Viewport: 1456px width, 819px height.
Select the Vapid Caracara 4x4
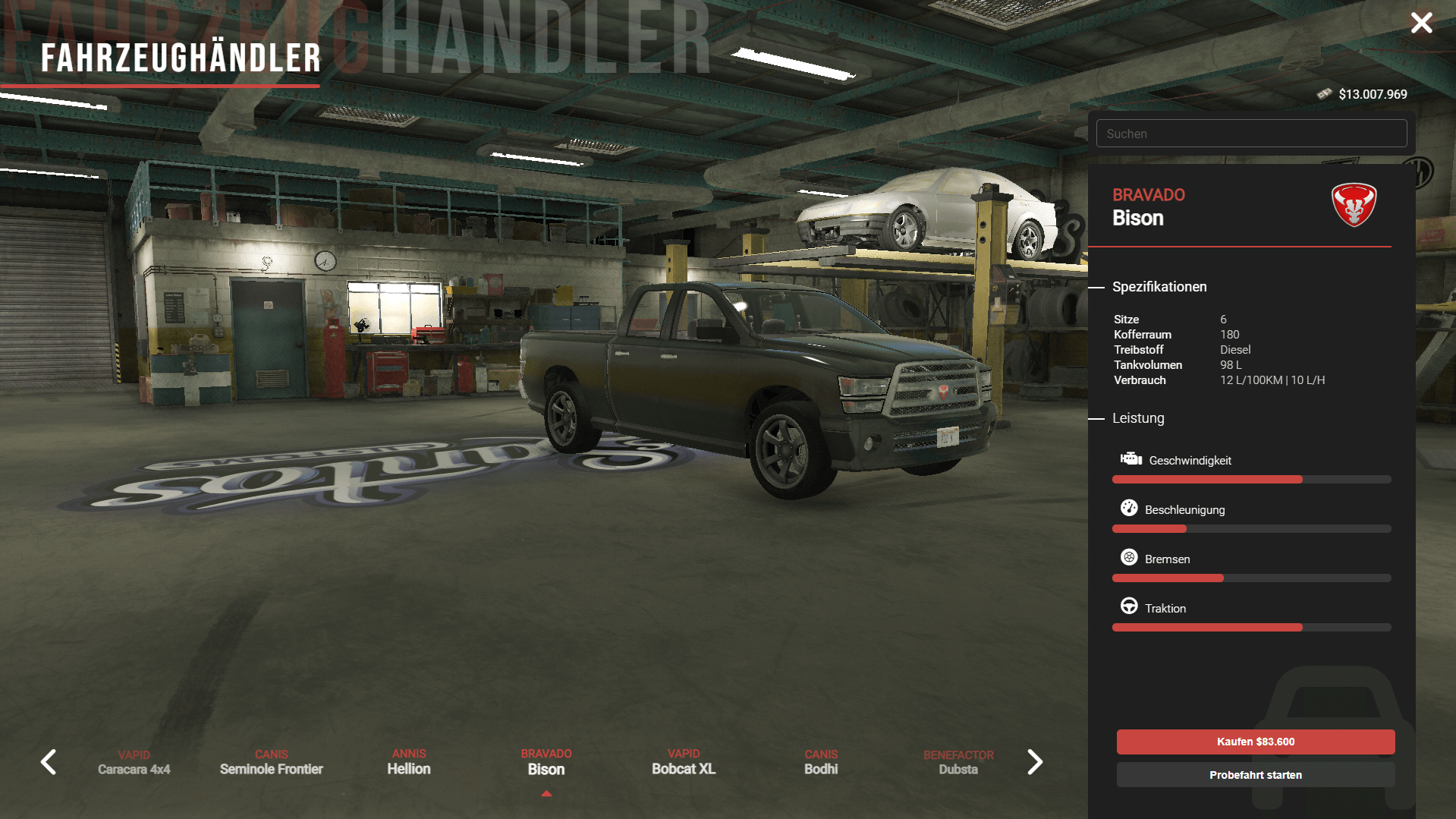[x=134, y=763]
